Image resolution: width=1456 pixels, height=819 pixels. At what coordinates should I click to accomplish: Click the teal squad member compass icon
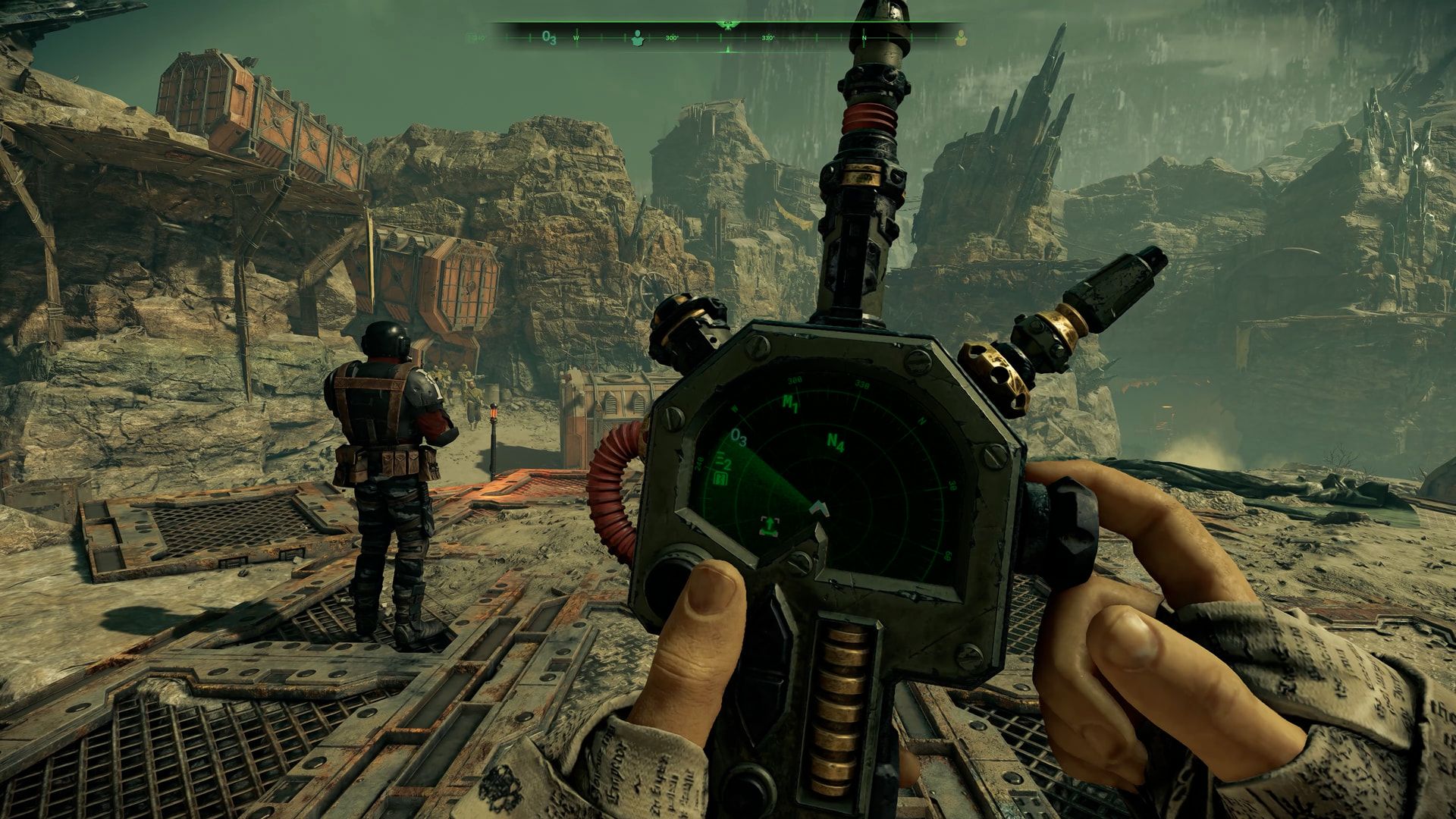pos(637,38)
